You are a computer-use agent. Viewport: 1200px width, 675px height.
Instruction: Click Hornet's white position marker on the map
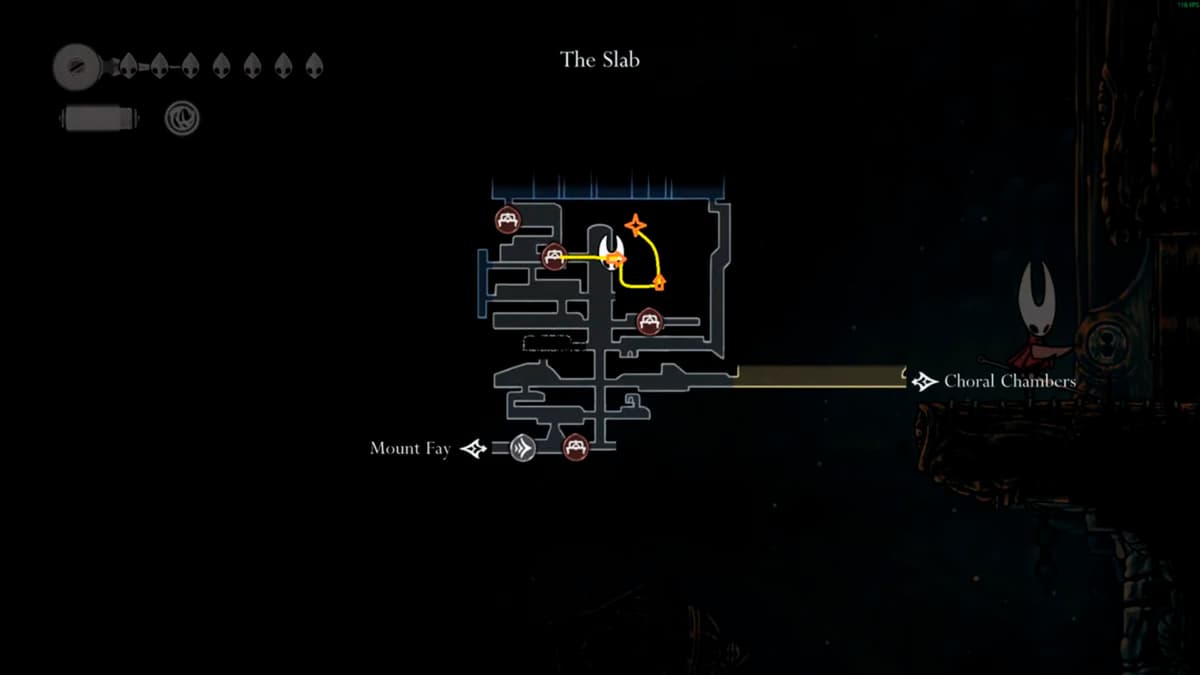tap(611, 247)
